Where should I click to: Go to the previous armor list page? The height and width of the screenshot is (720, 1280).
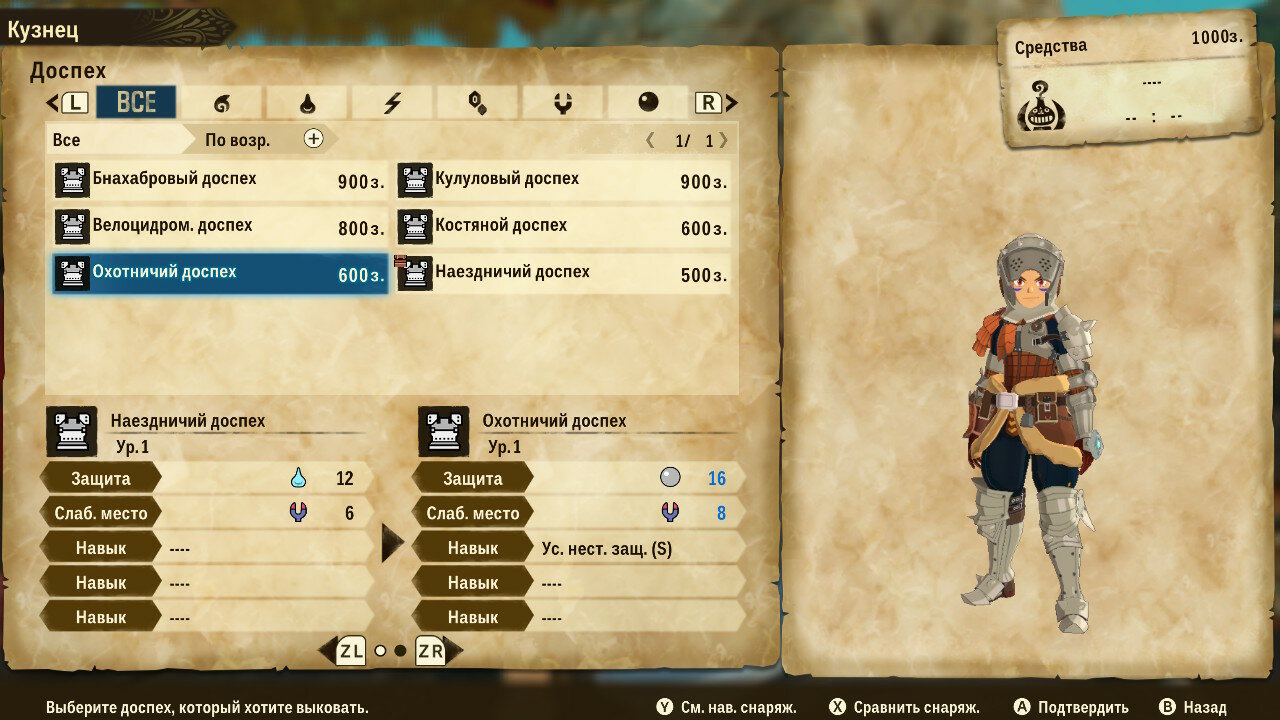pyautogui.click(x=651, y=140)
